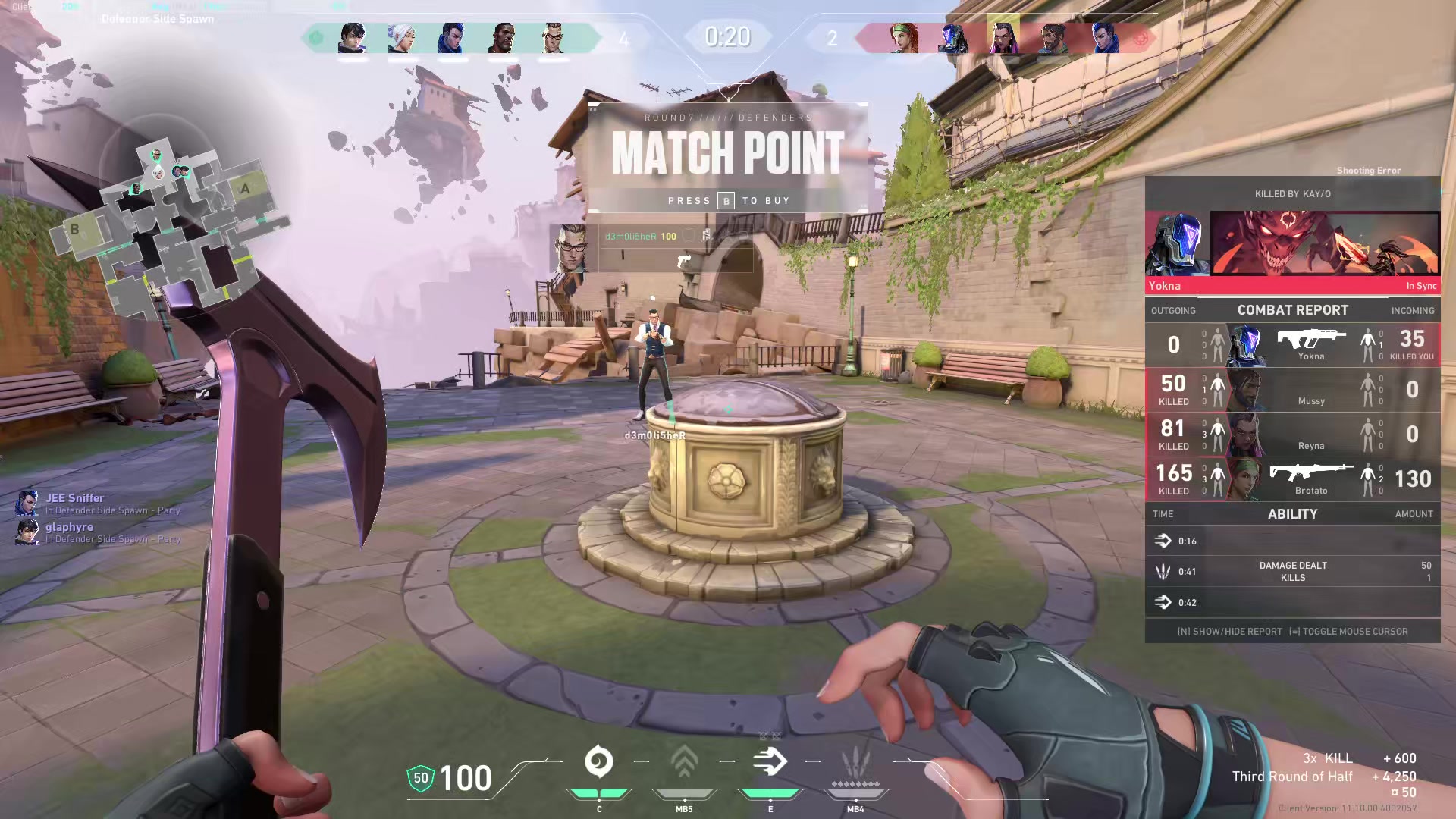
Task: Activate the Tailwind dash ability icon
Action: (x=770, y=763)
